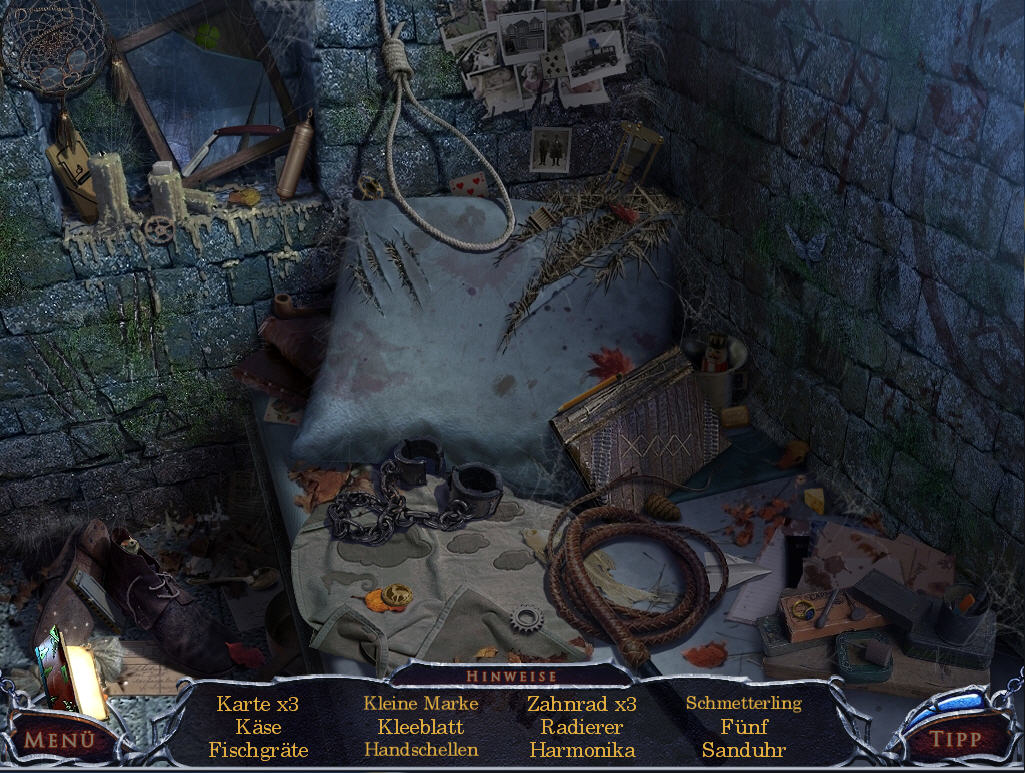Viewport: 1025px width, 773px height.
Task: Click the 'Fünf' list entry
Action: tap(744, 727)
